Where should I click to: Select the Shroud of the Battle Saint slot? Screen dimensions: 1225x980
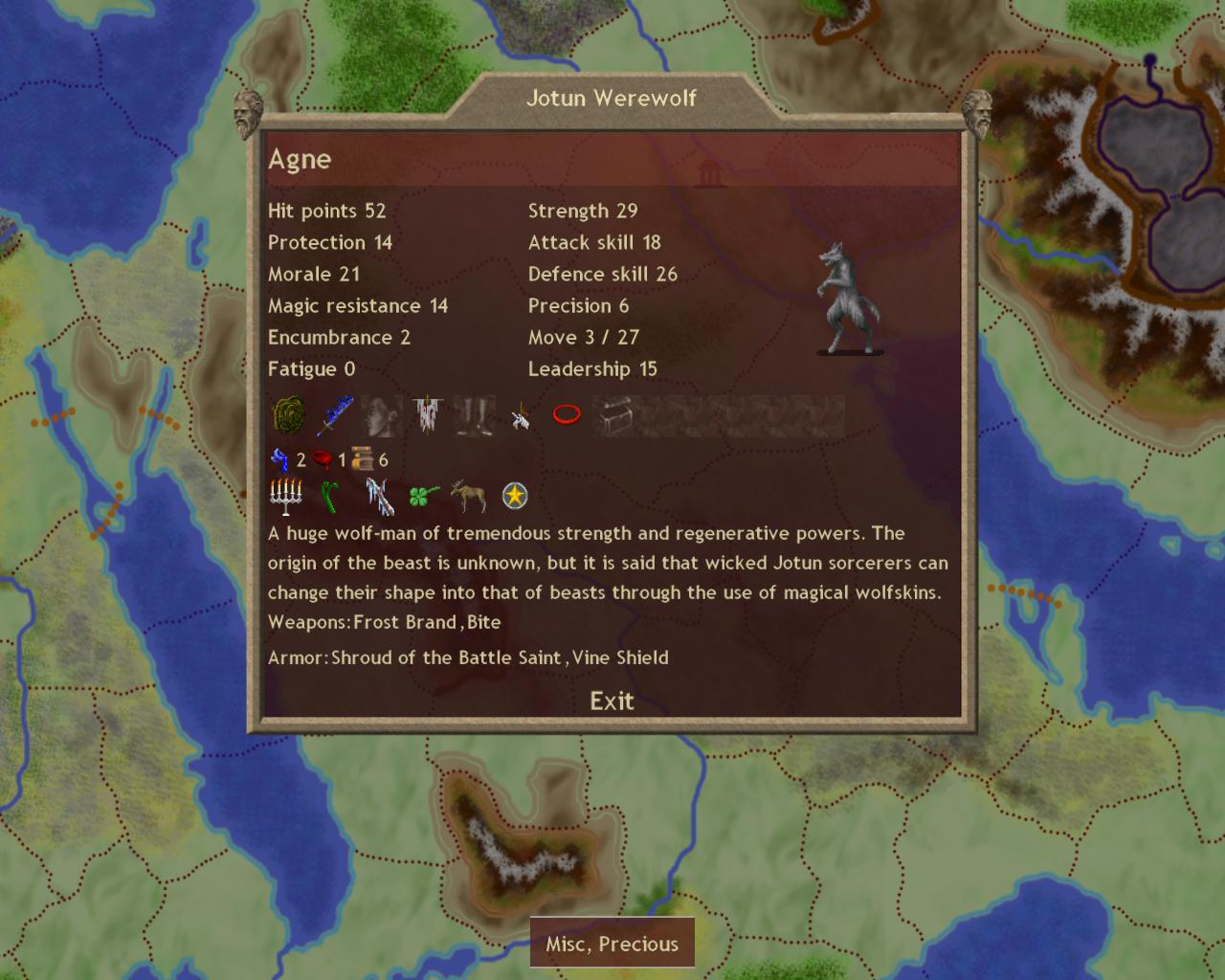click(x=427, y=415)
